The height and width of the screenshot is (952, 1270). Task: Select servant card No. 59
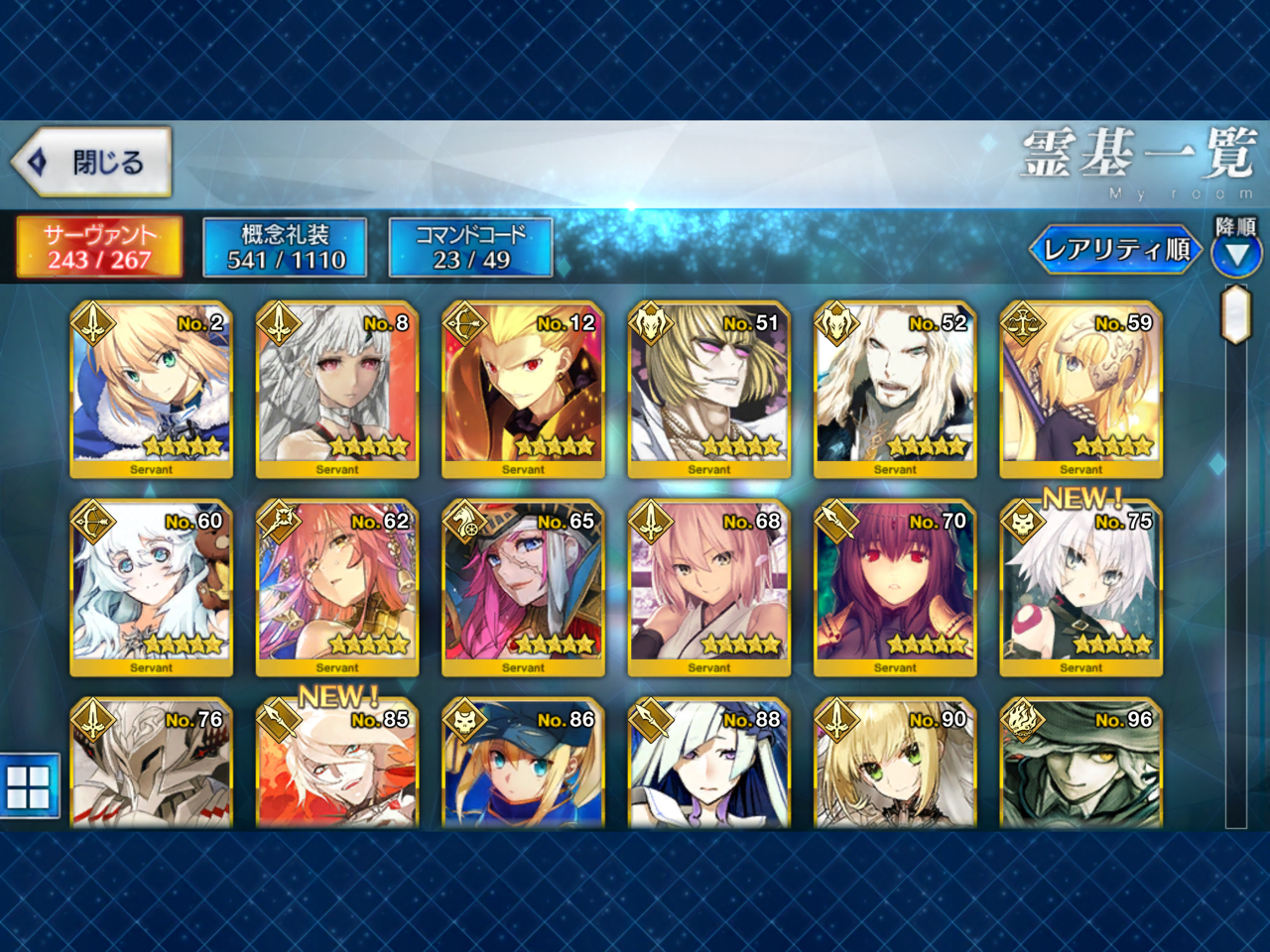(x=1080, y=389)
